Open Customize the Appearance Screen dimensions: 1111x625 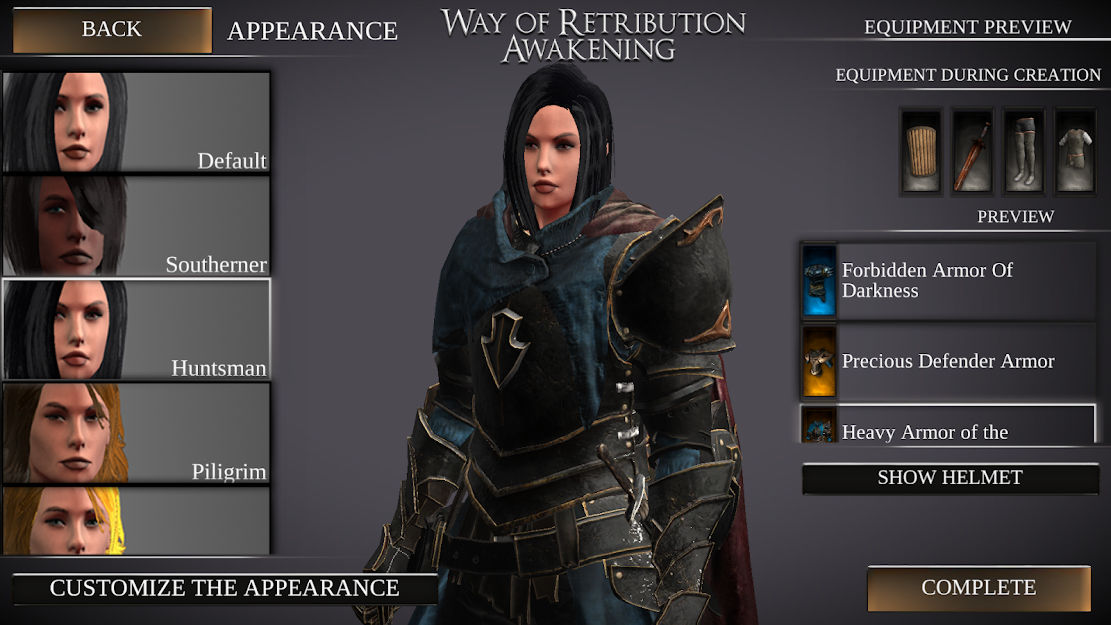(224, 588)
